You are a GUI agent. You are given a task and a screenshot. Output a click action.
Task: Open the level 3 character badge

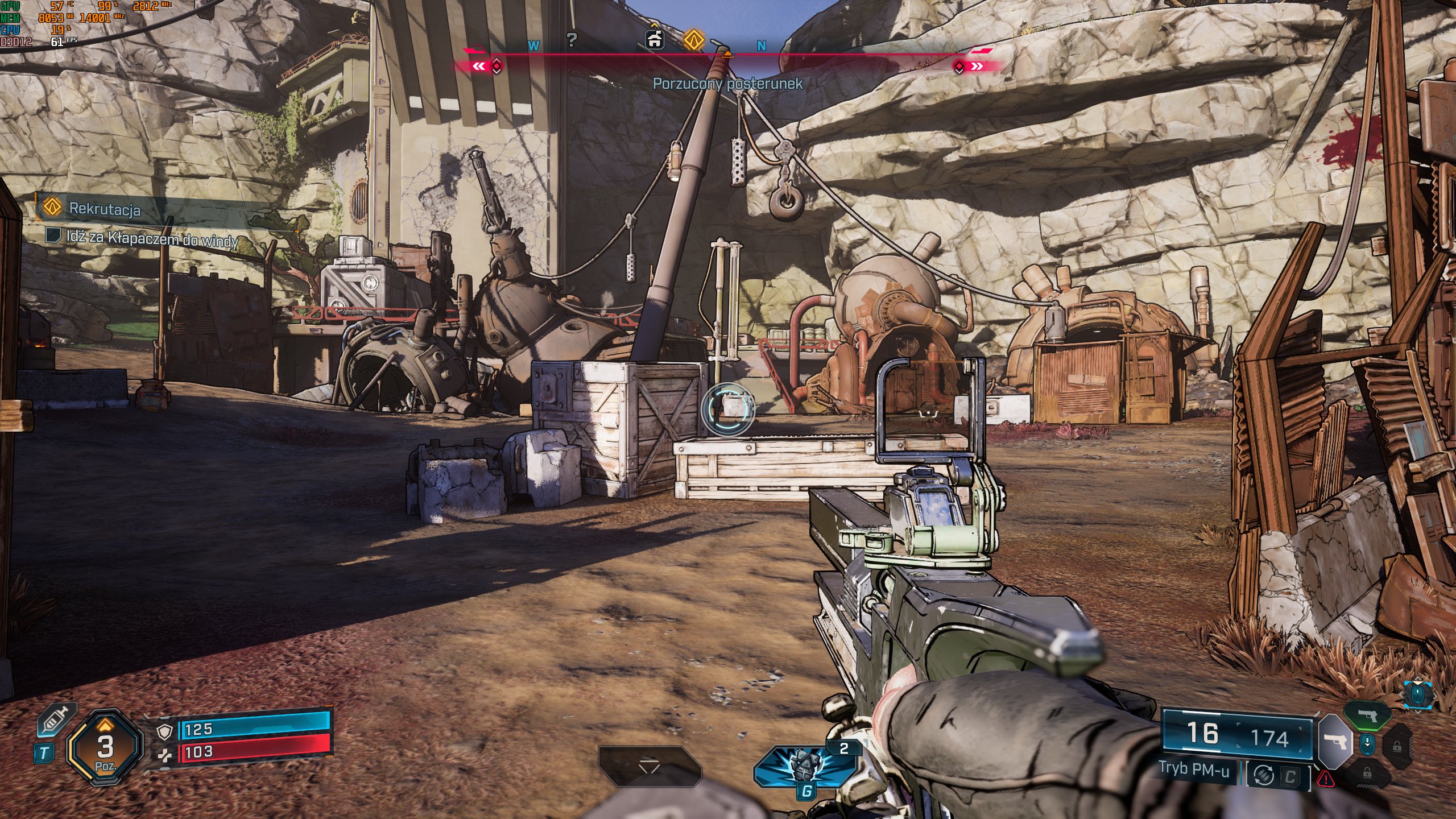pos(105,747)
